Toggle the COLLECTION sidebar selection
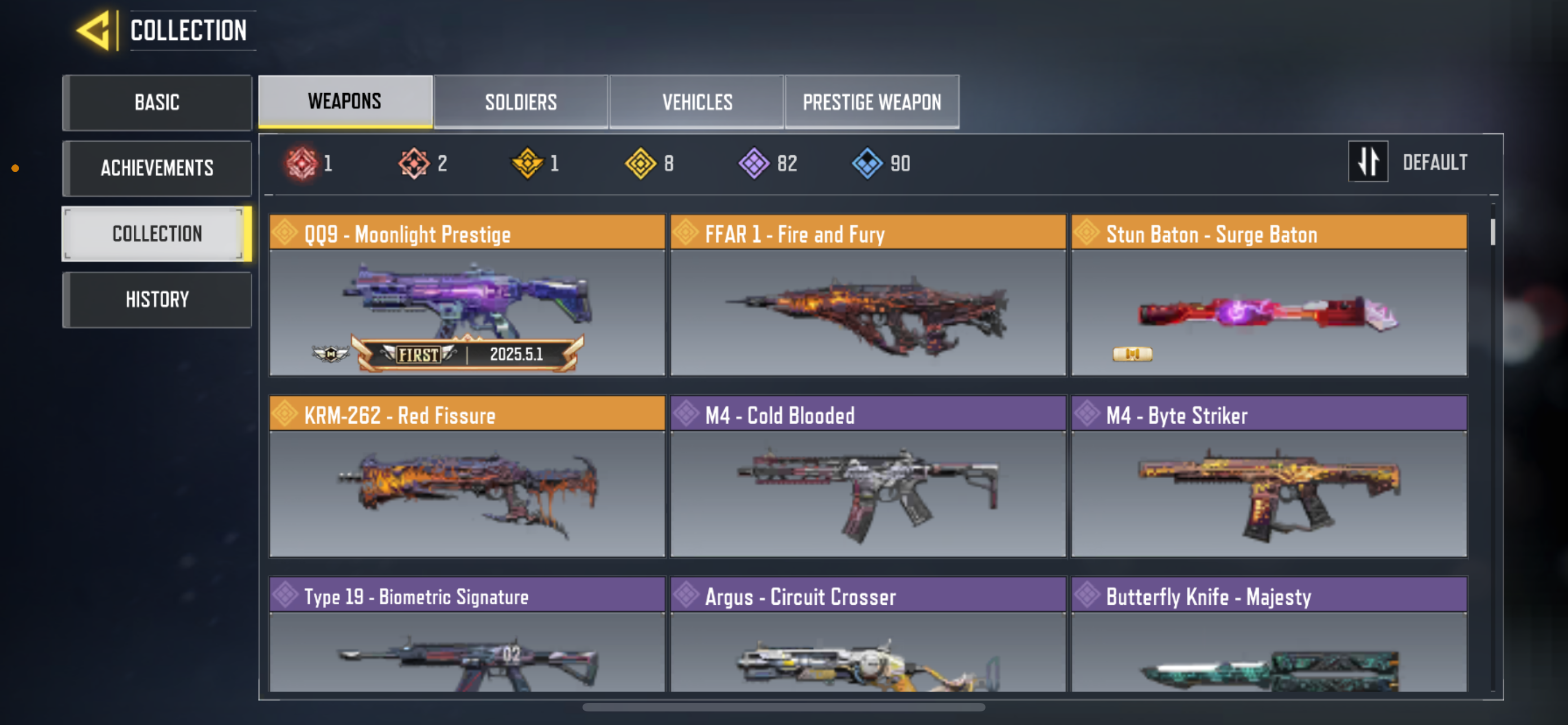 coord(157,233)
